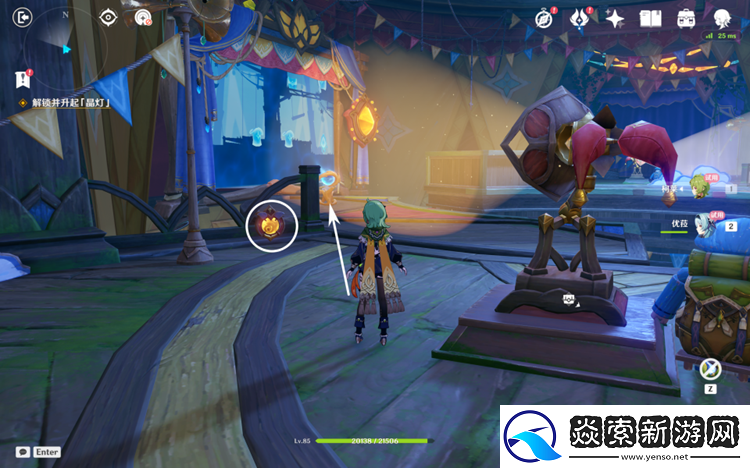Open the adventurer handbook book icon
The image size is (750, 468).
pos(651,18)
